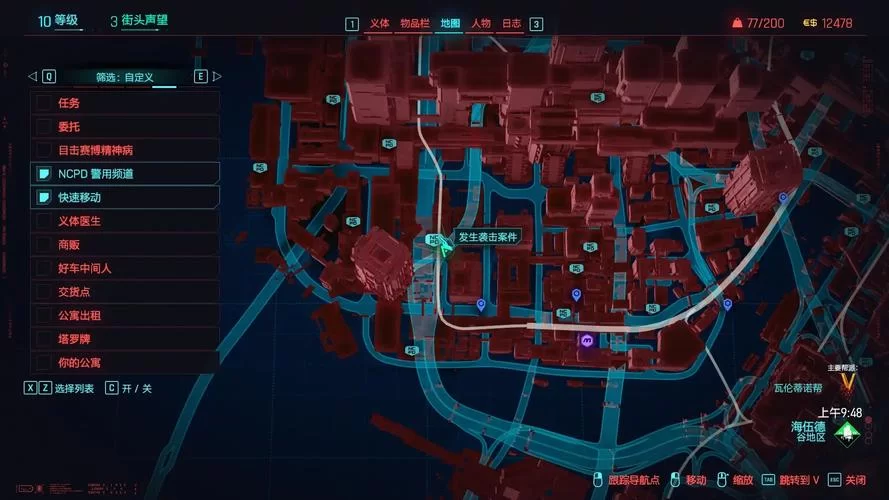Show 公寓出租 locations
This screenshot has width=889, height=500.
[x=44, y=315]
